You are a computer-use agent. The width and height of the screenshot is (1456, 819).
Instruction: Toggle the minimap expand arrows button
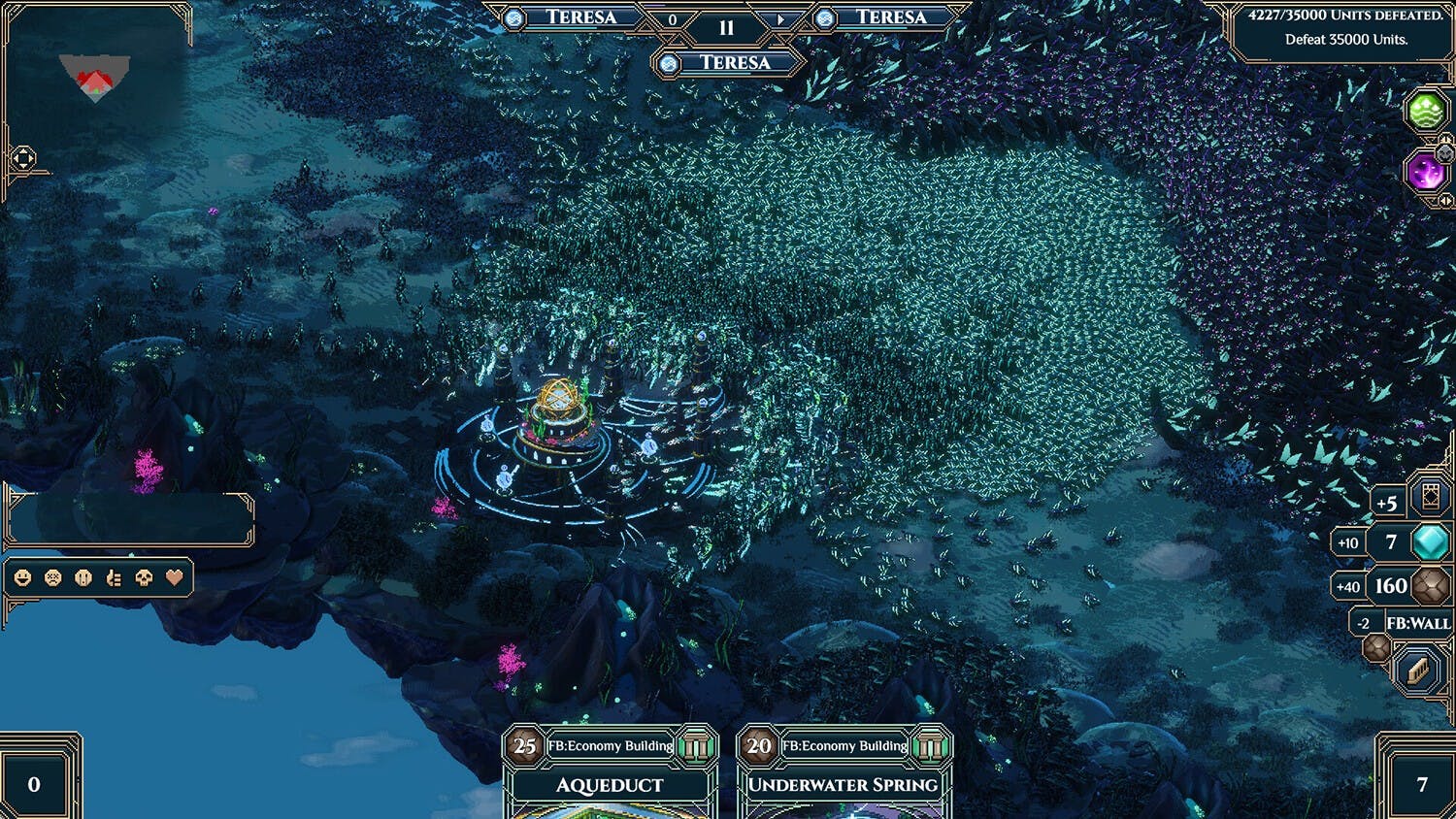pyautogui.click(x=23, y=158)
